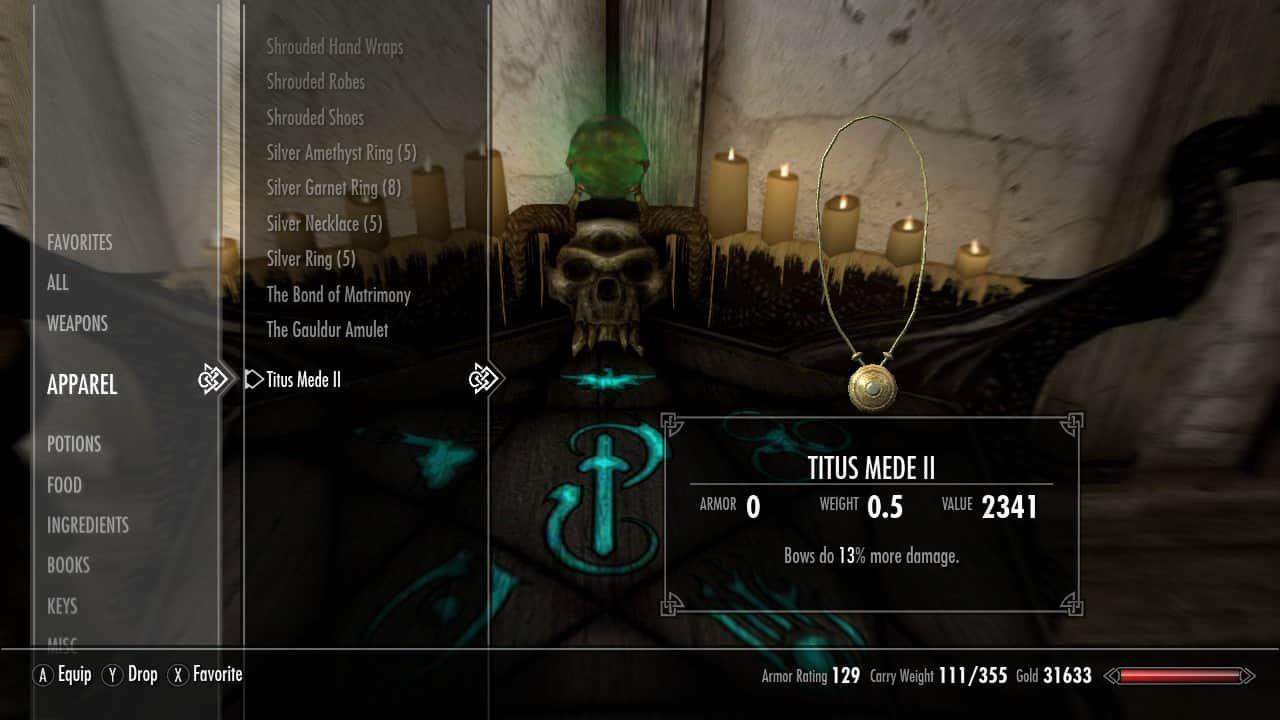Image resolution: width=1280 pixels, height=720 pixels.
Task: Open the Potions category
Action: (x=74, y=444)
